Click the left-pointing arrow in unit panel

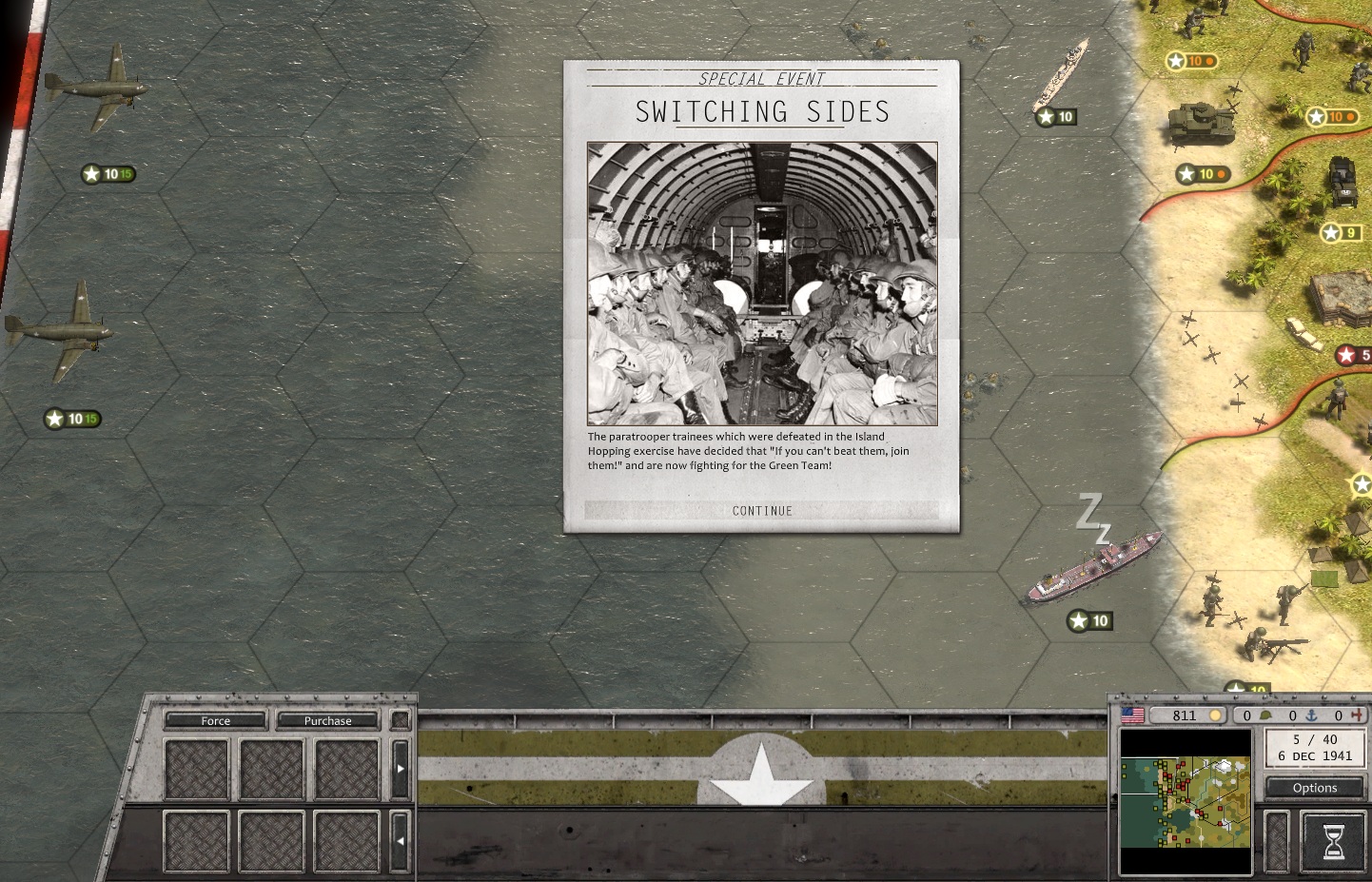(x=401, y=841)
